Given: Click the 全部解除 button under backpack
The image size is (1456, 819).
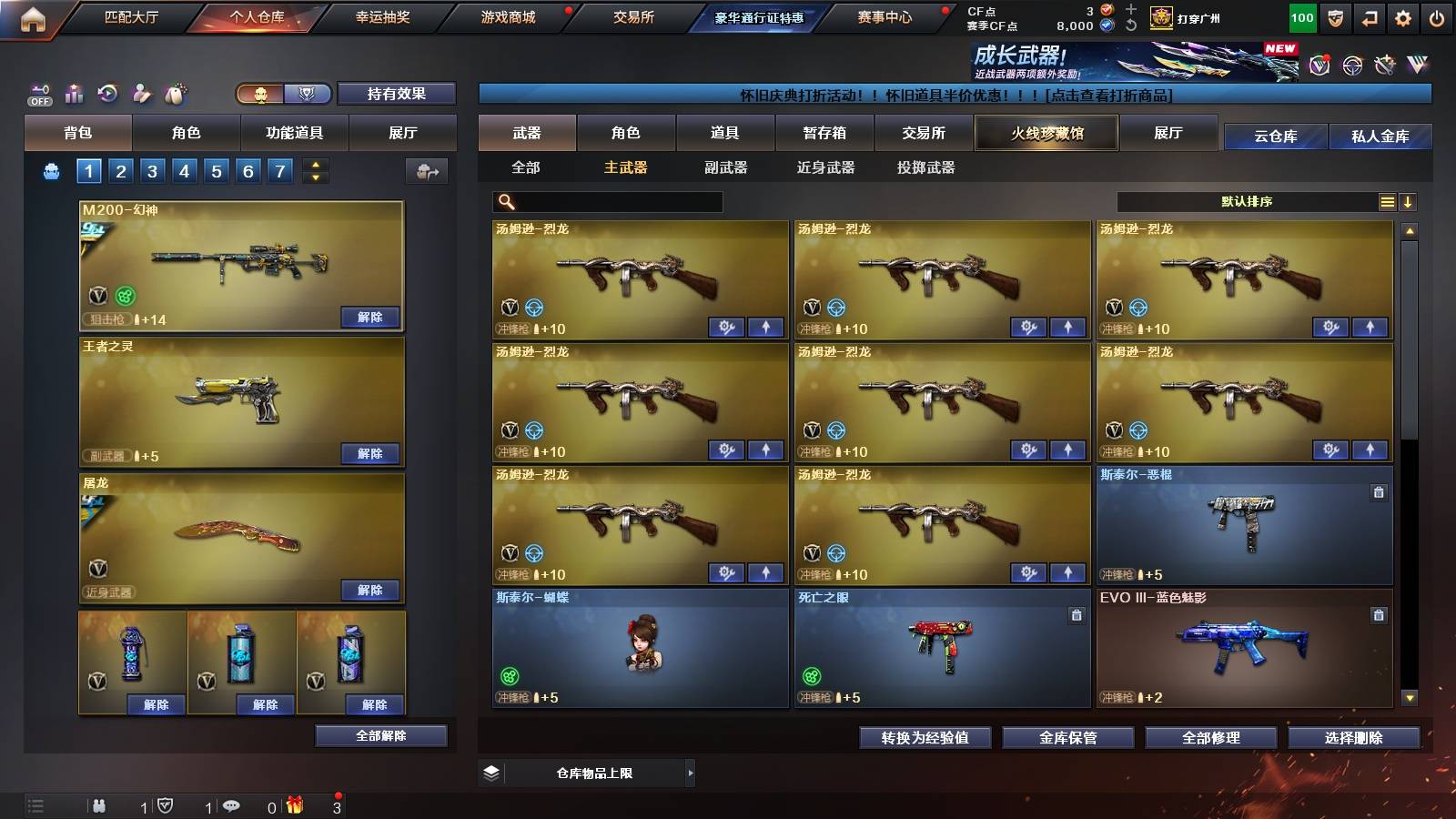Looking at the screenshot, I should tap(379, 735).
